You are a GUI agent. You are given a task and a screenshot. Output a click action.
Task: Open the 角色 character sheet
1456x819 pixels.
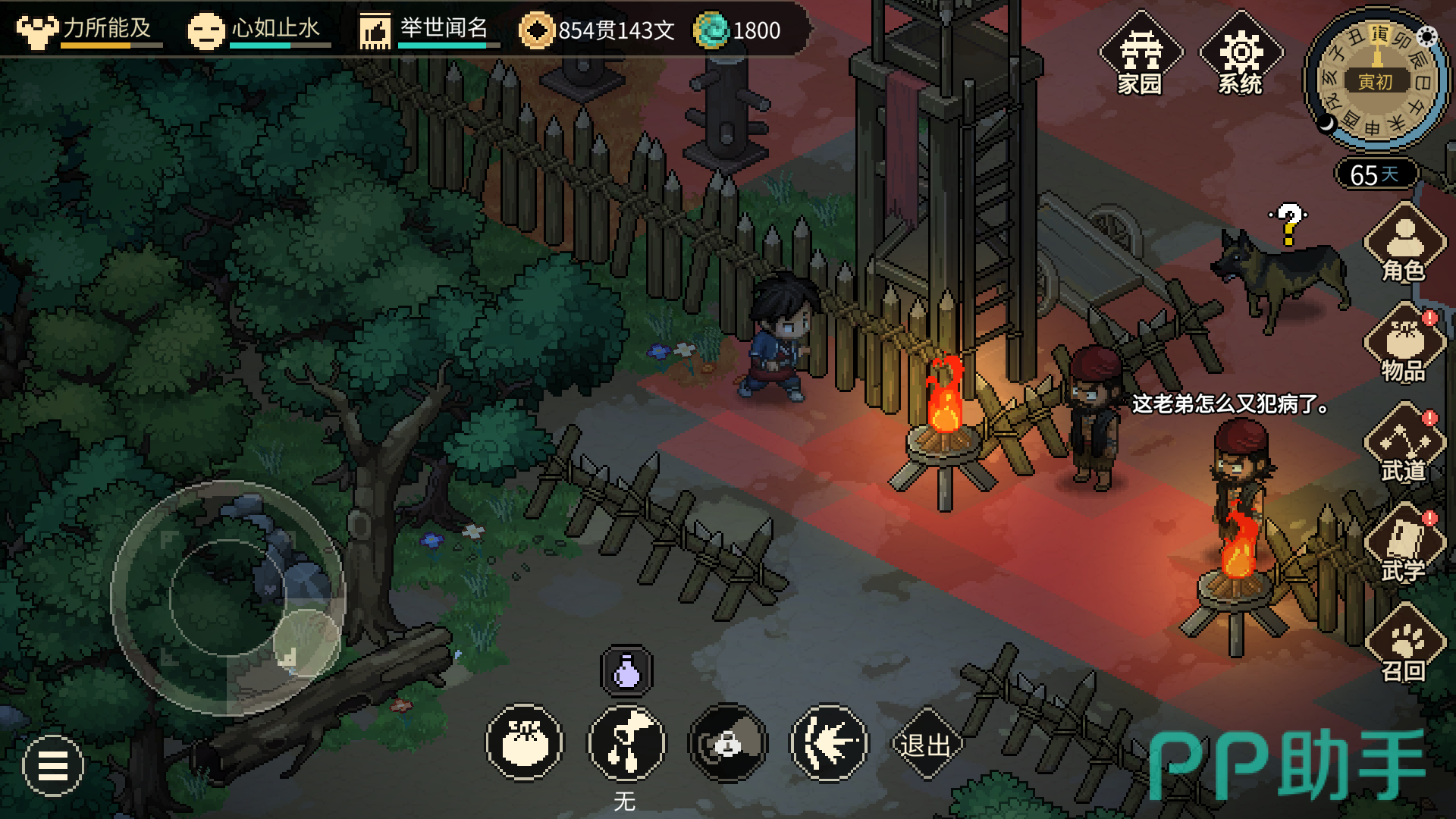(1404, 244)
